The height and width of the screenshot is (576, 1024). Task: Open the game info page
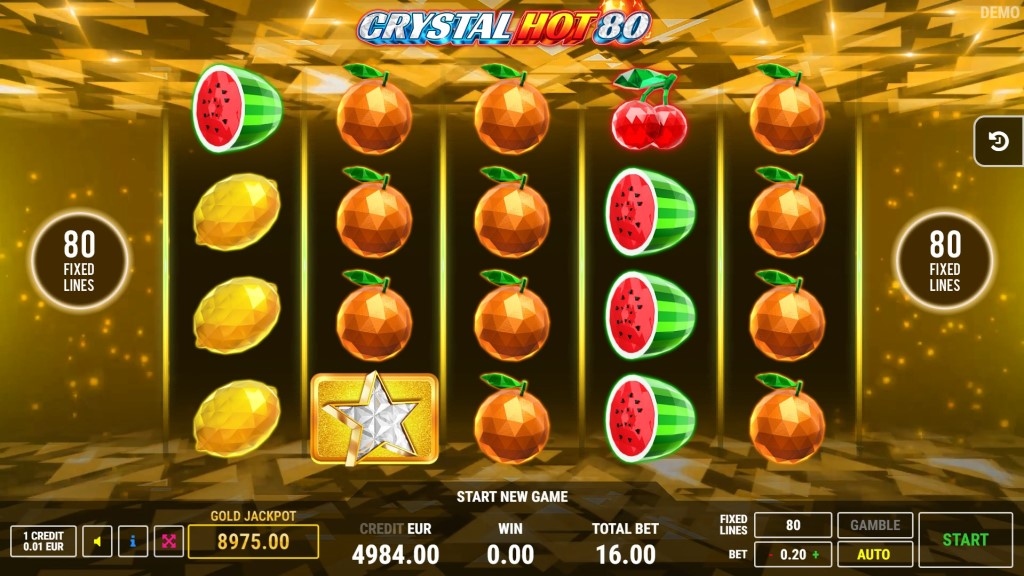133,542
